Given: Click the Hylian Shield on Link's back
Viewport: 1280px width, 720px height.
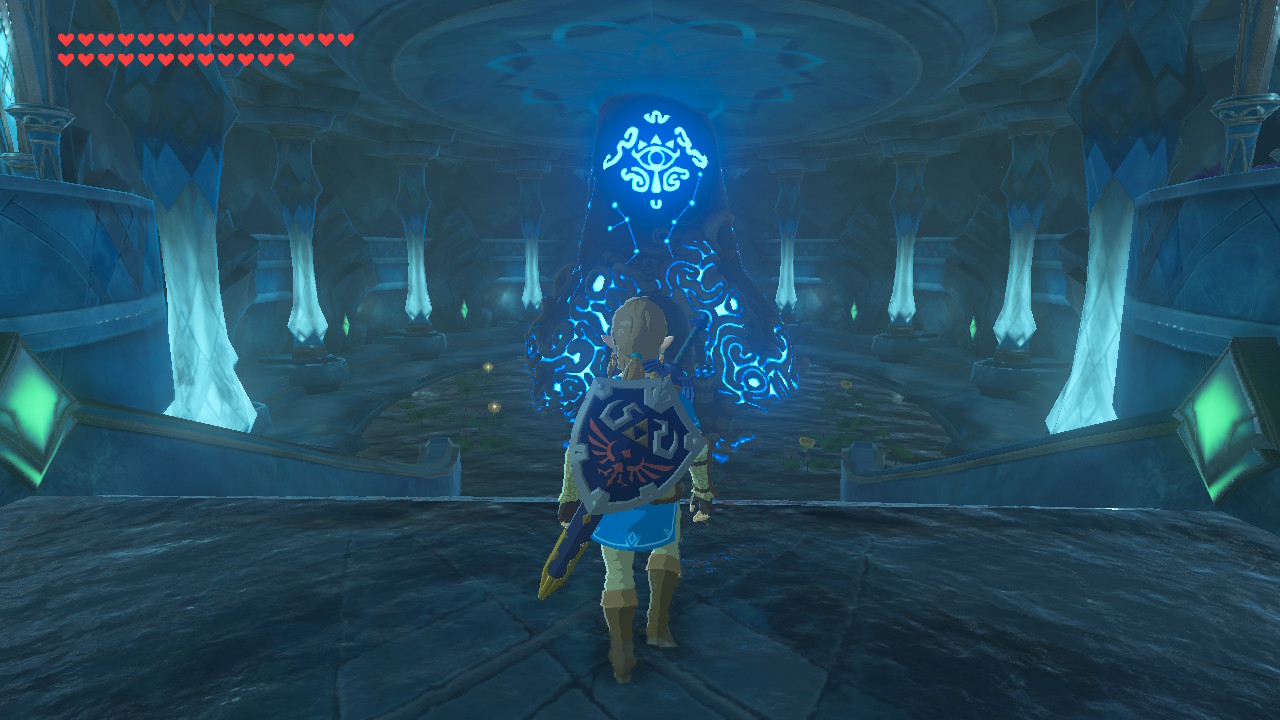Looking at the screenshot, I should [635, 443].
